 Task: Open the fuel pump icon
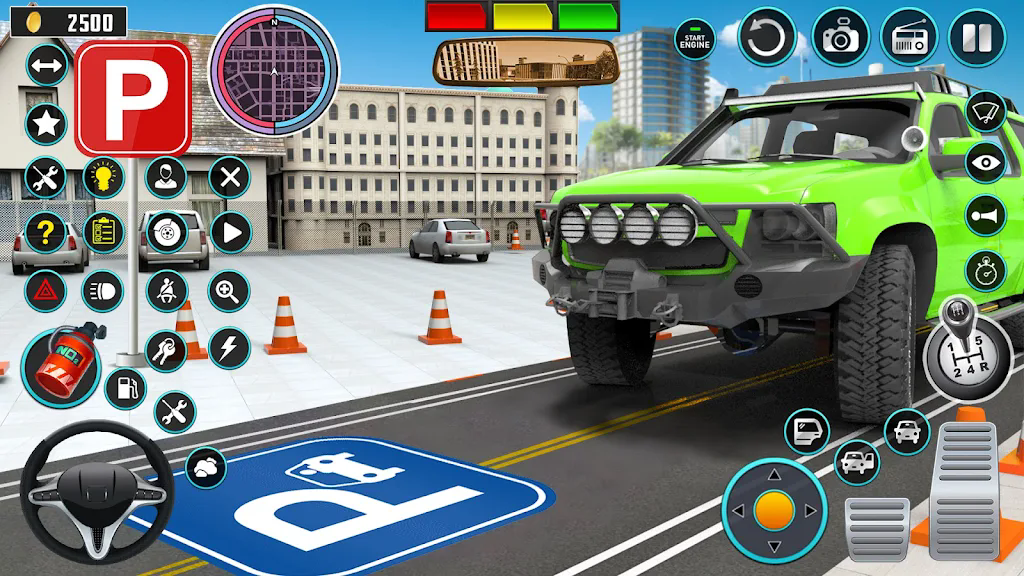[x=125, y=388]
